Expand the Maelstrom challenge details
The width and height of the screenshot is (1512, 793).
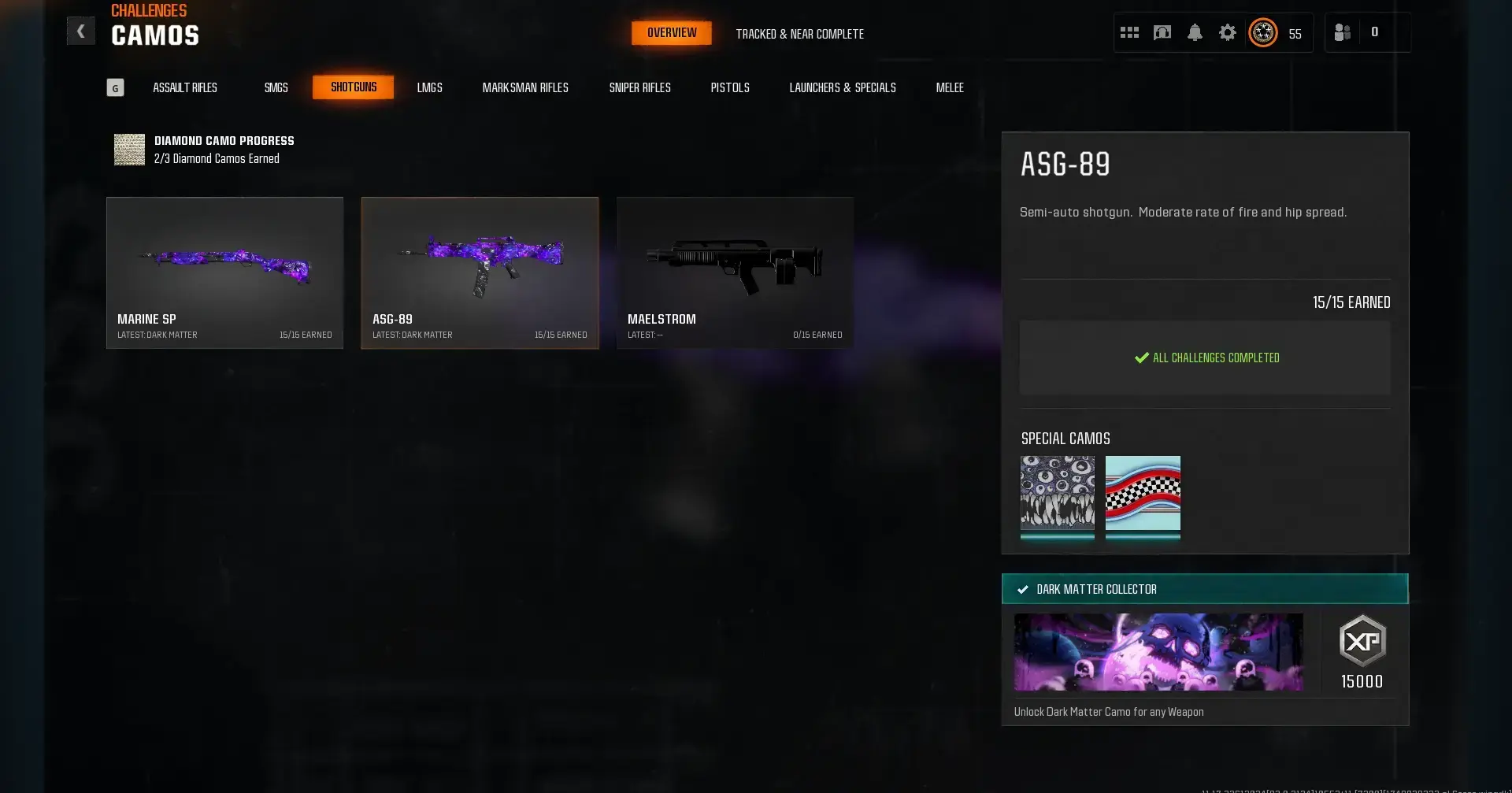(x=735, y=272)
